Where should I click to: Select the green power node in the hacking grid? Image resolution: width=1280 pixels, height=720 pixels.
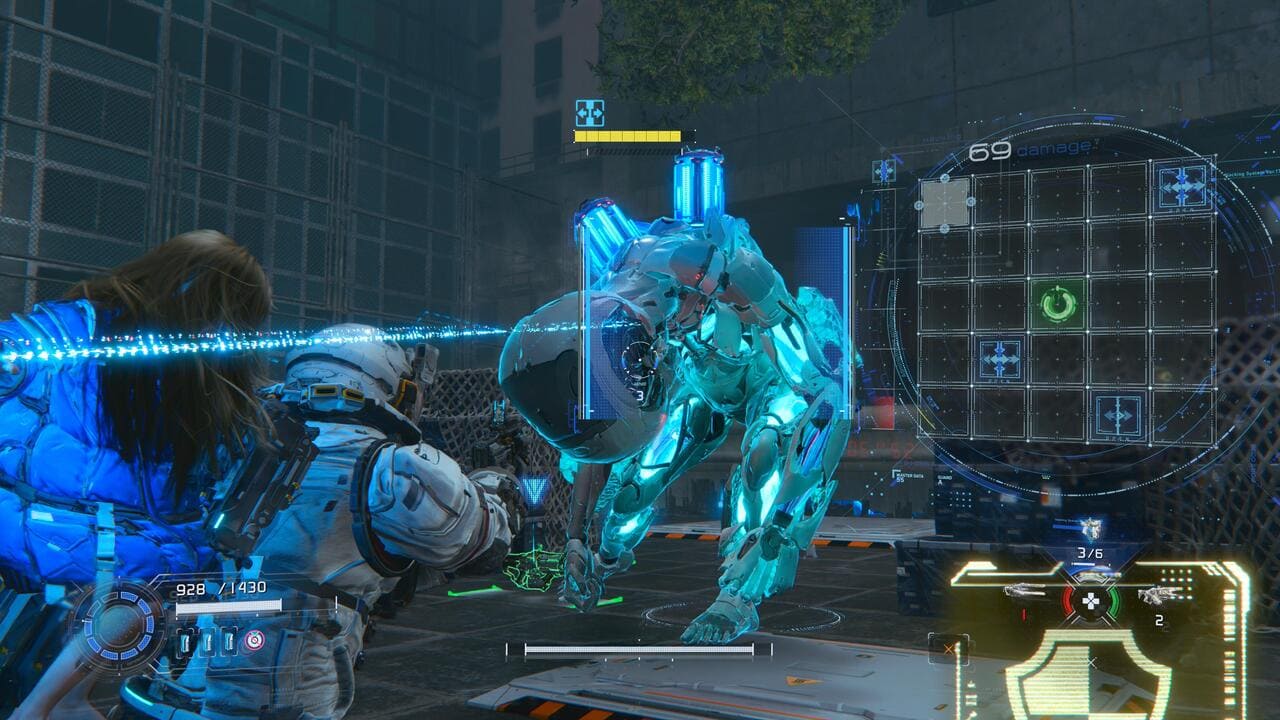pos(1058,303)
